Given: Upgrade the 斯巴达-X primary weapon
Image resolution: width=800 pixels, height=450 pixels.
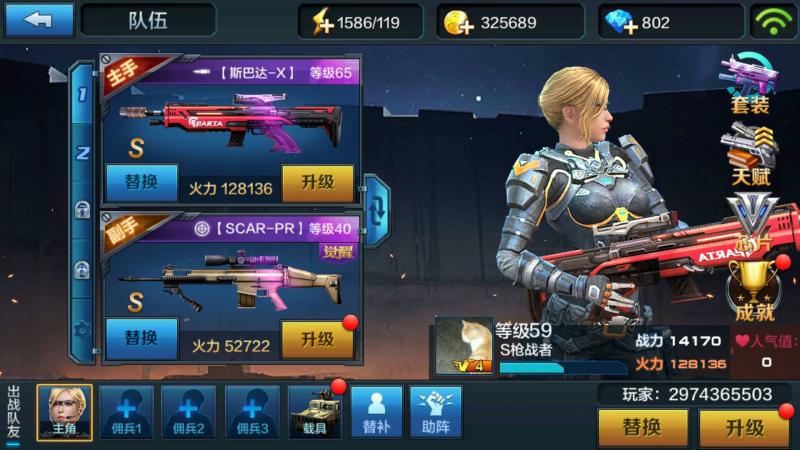Looking at the screenshot, I should [317, 185].
